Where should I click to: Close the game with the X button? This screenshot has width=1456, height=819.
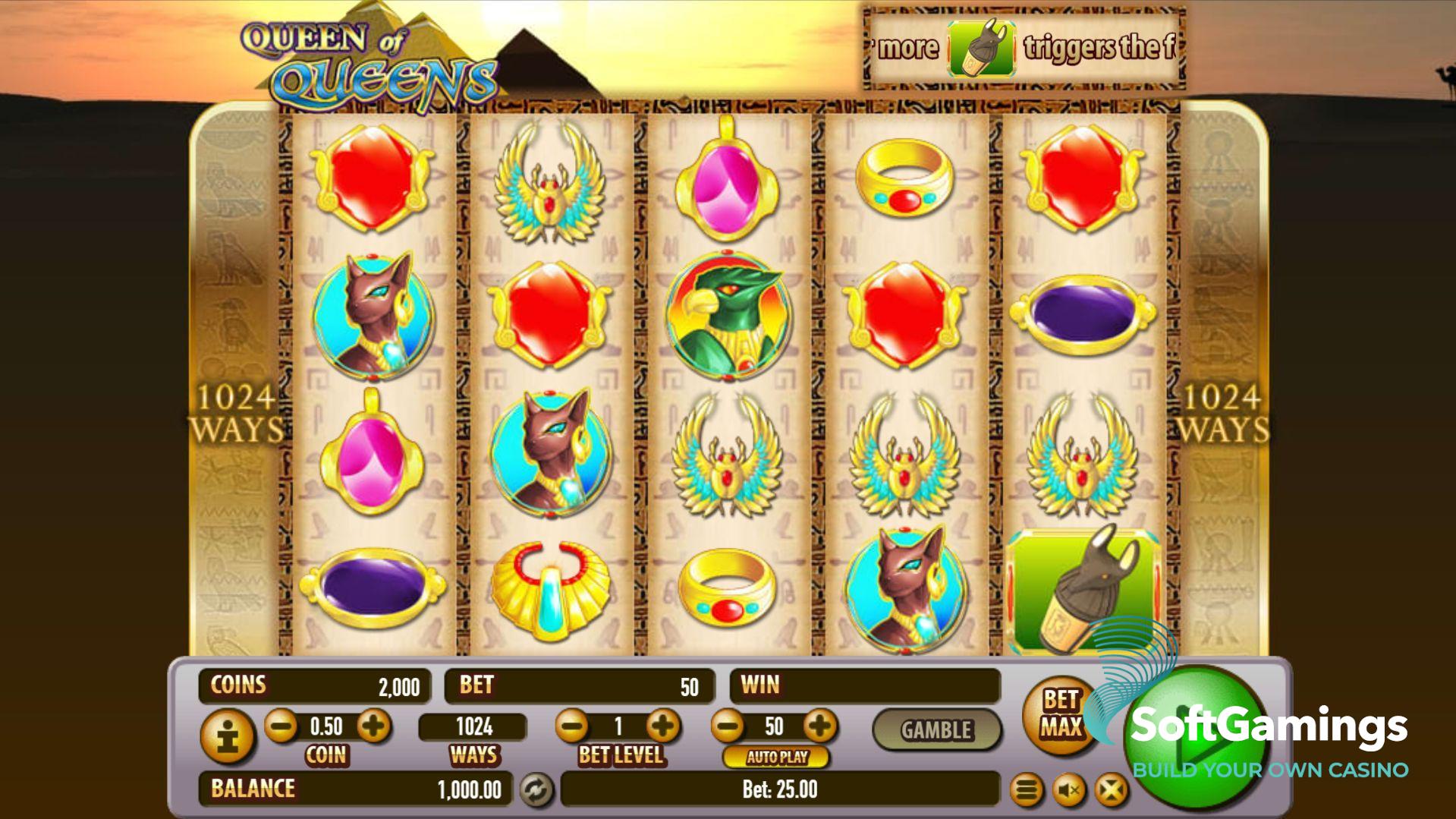[x=1111, y=791]
